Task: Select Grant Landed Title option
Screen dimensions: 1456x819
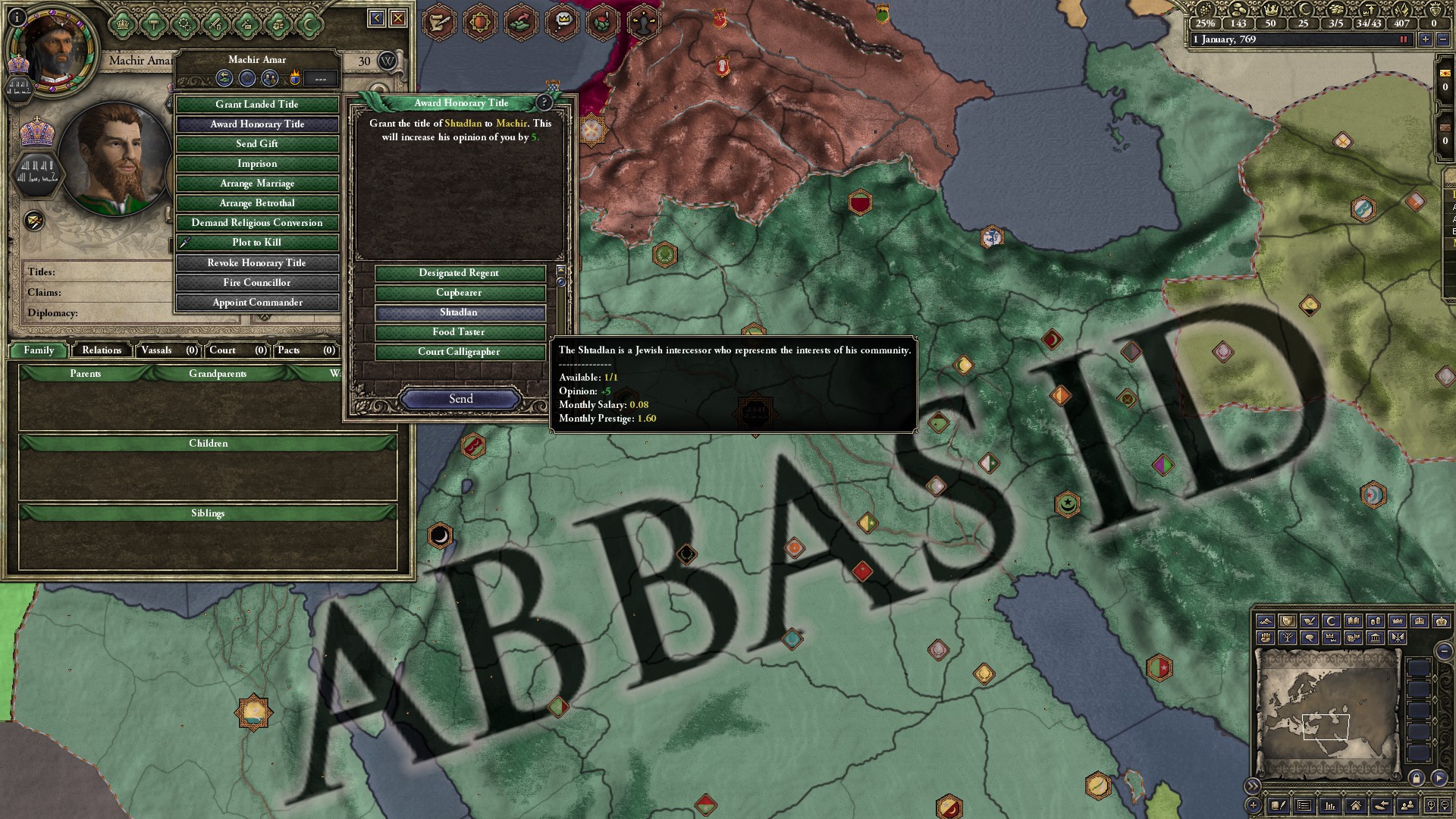Action: (257, 105)
